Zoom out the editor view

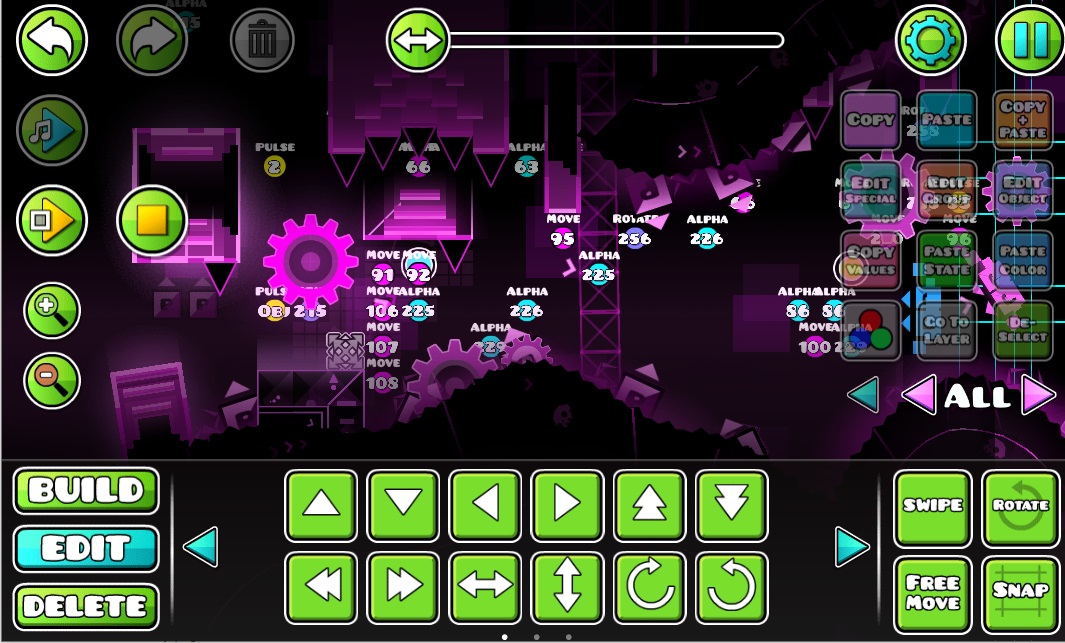click(52, 376)
